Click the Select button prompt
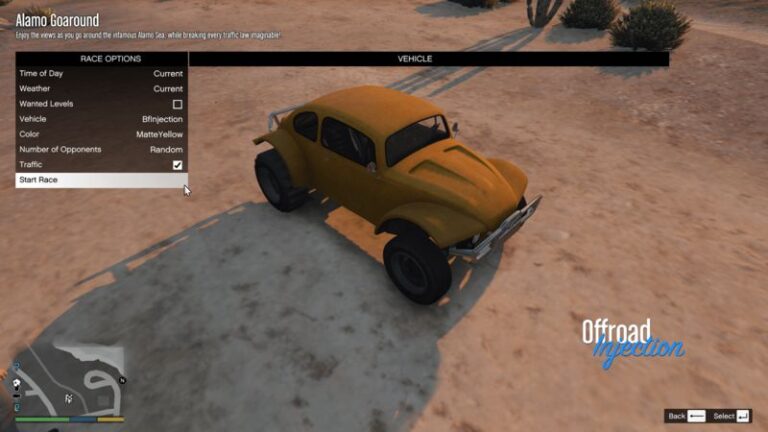Viewport: 768px width, 432px height. coord(733,416)
